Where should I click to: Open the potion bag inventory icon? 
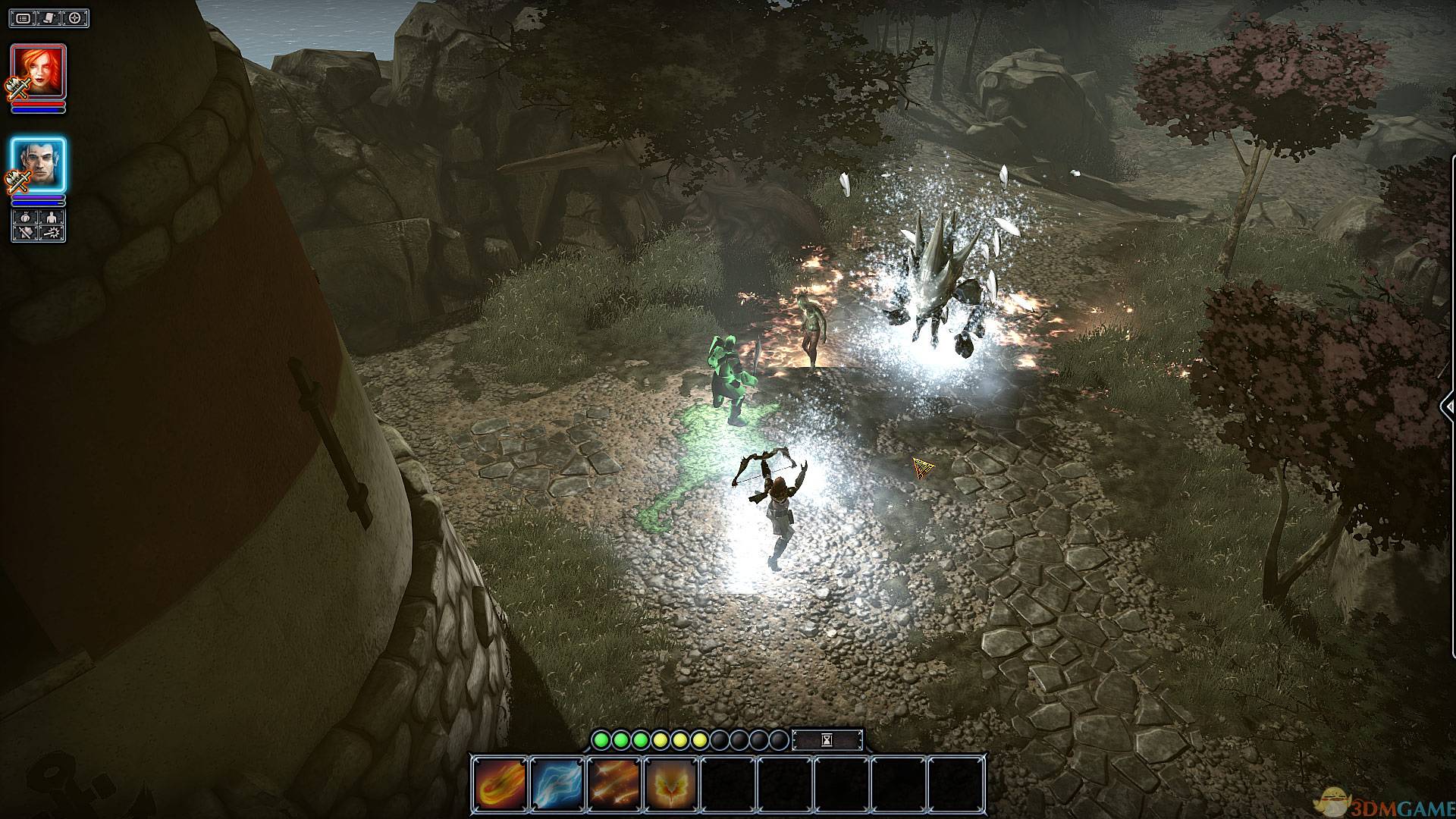coord(25,218)
